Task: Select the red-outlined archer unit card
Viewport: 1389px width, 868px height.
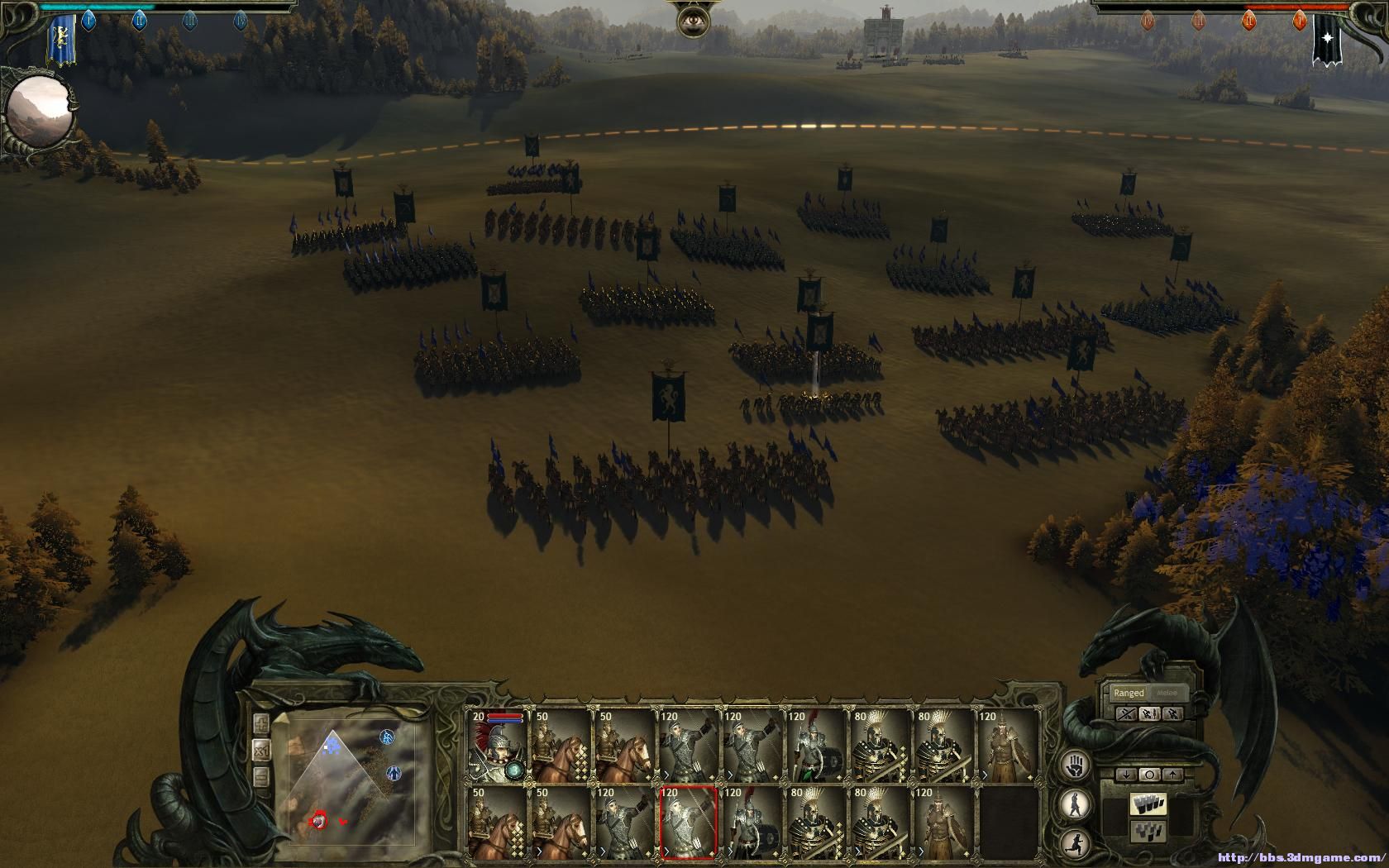Action: click(688, 823)
